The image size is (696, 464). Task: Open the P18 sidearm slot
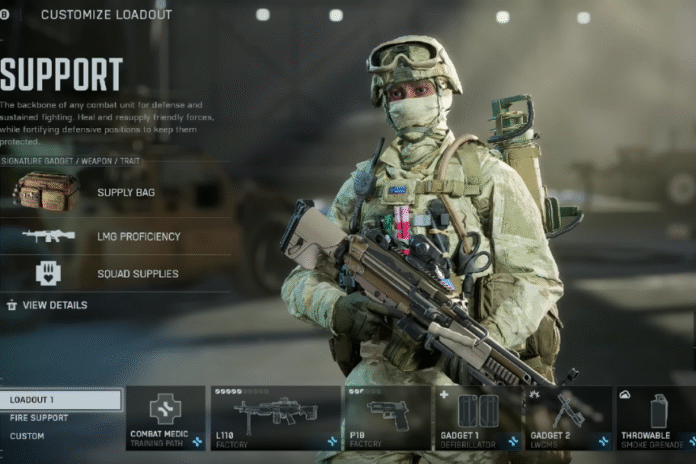coord(386,418)
